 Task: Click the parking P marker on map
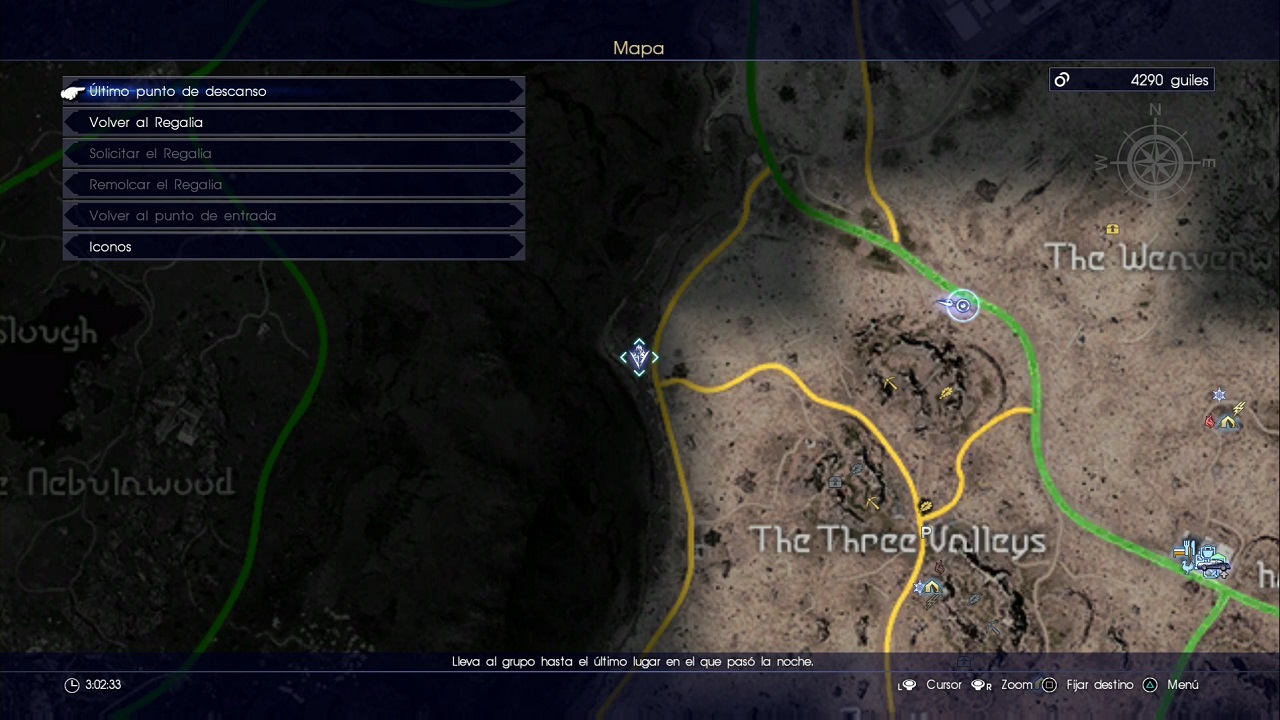926,533
